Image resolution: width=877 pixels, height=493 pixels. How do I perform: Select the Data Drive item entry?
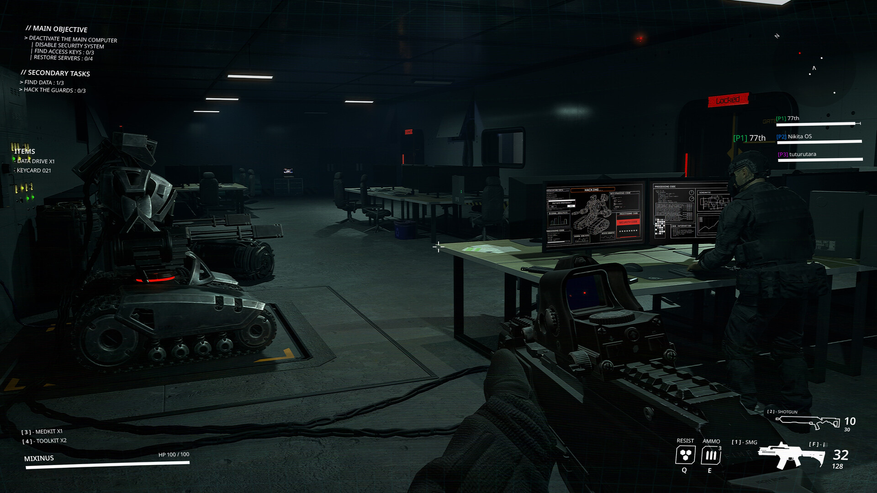pyautogui.click(x=36, y=160)
